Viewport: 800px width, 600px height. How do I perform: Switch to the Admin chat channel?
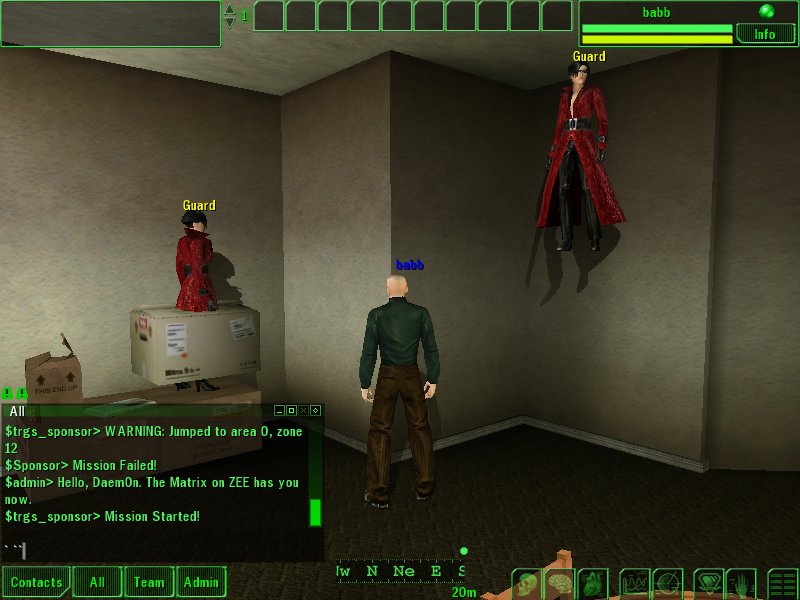click(x=201, y=582)
